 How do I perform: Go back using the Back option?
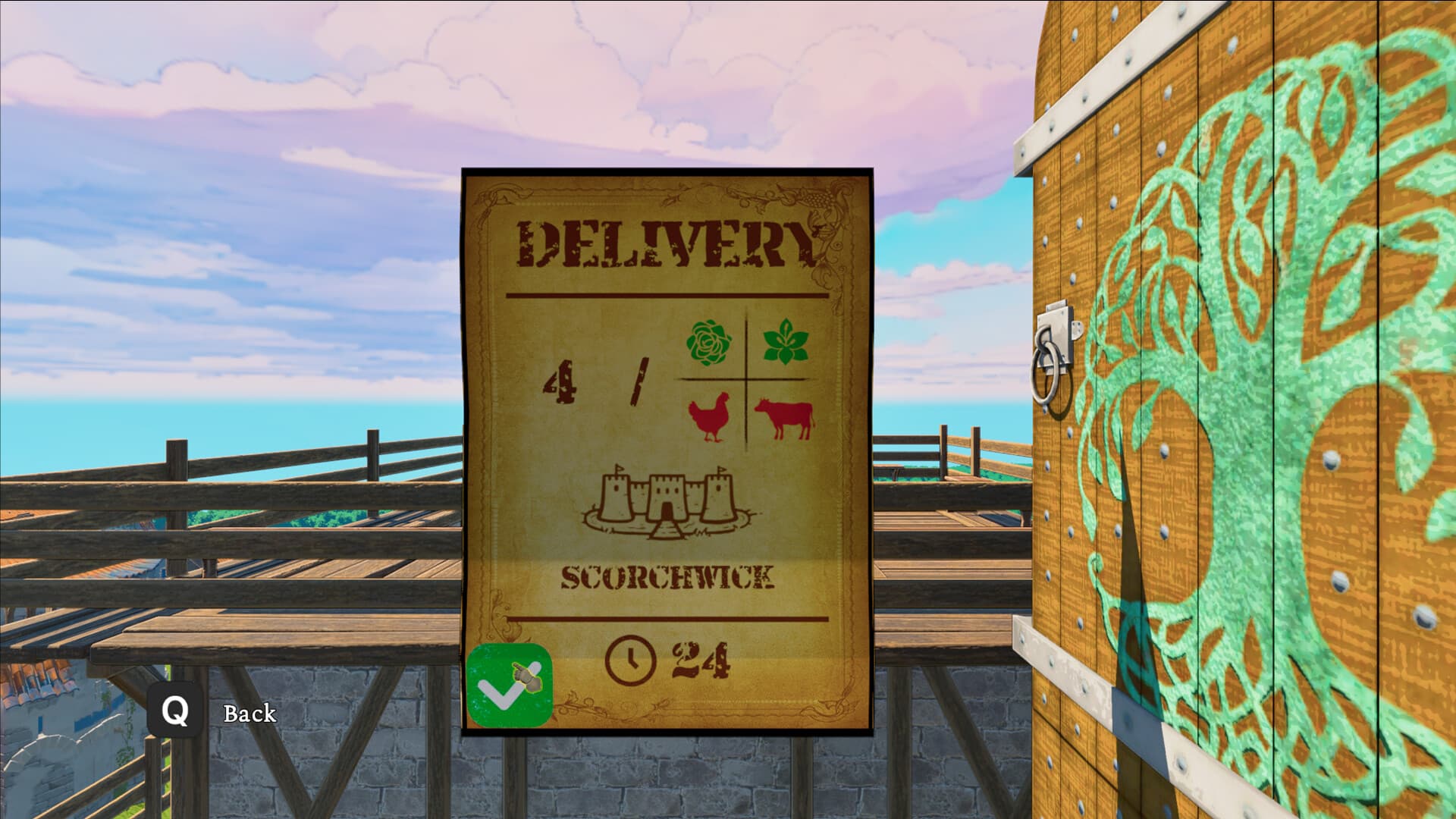[249, 714]
